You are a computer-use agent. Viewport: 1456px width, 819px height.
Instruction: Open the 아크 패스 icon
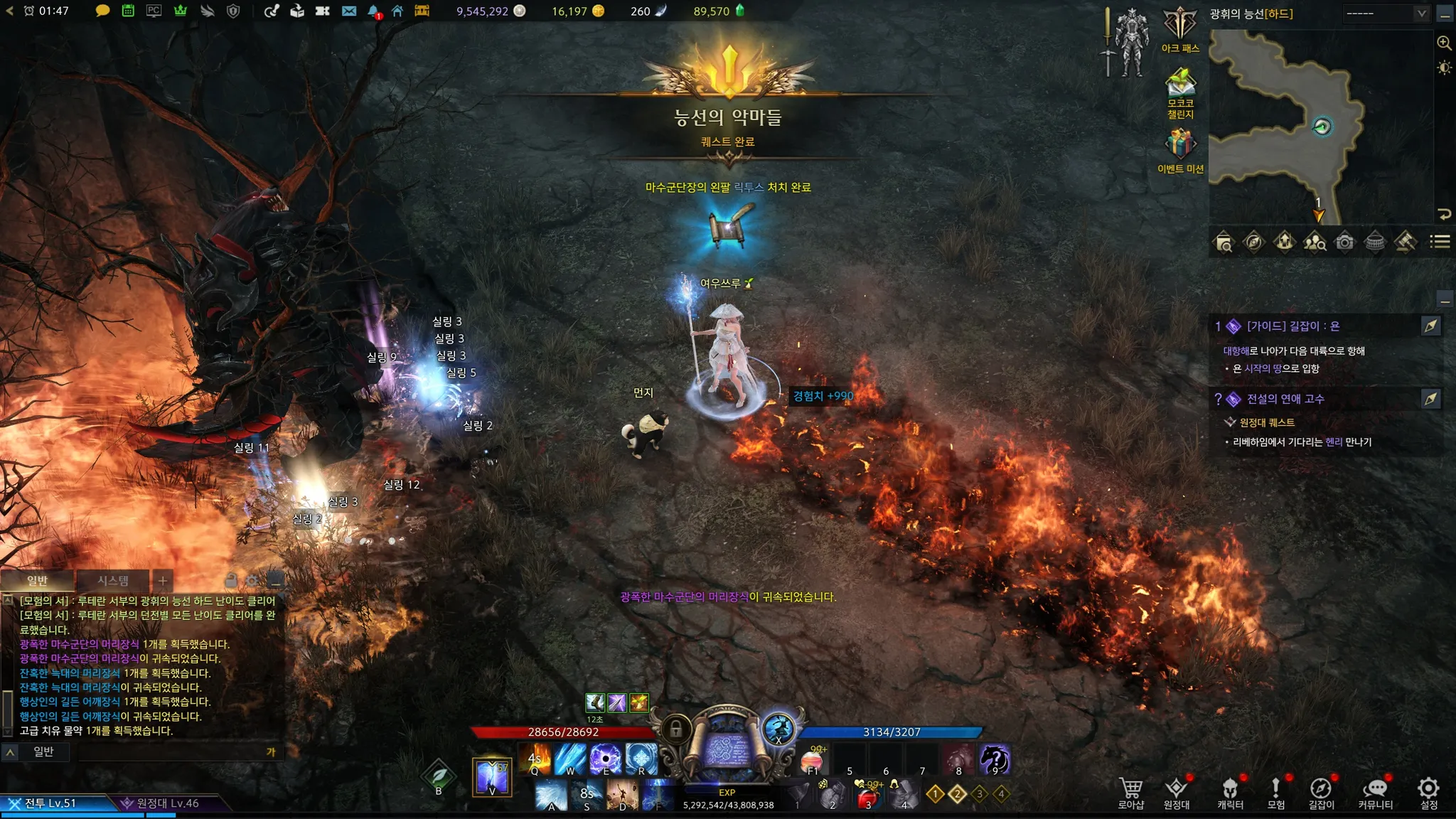1180,27
